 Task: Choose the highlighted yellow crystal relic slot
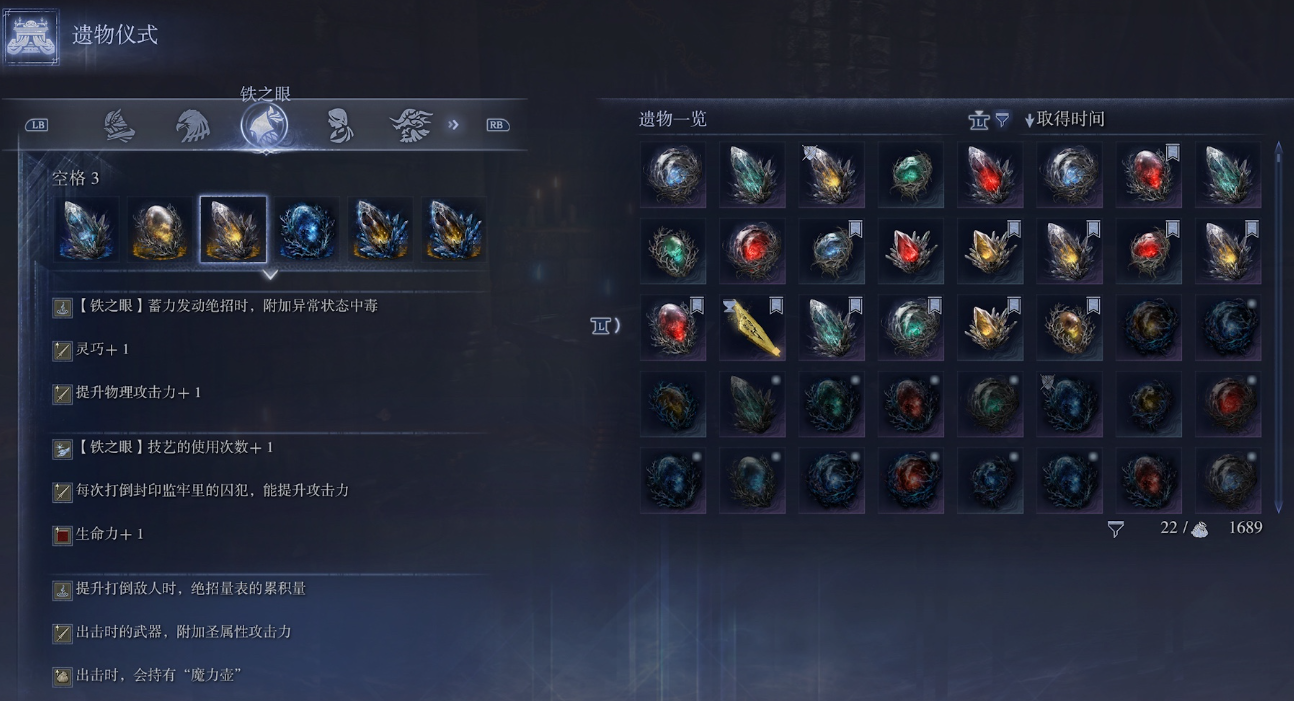click(233, 229)
